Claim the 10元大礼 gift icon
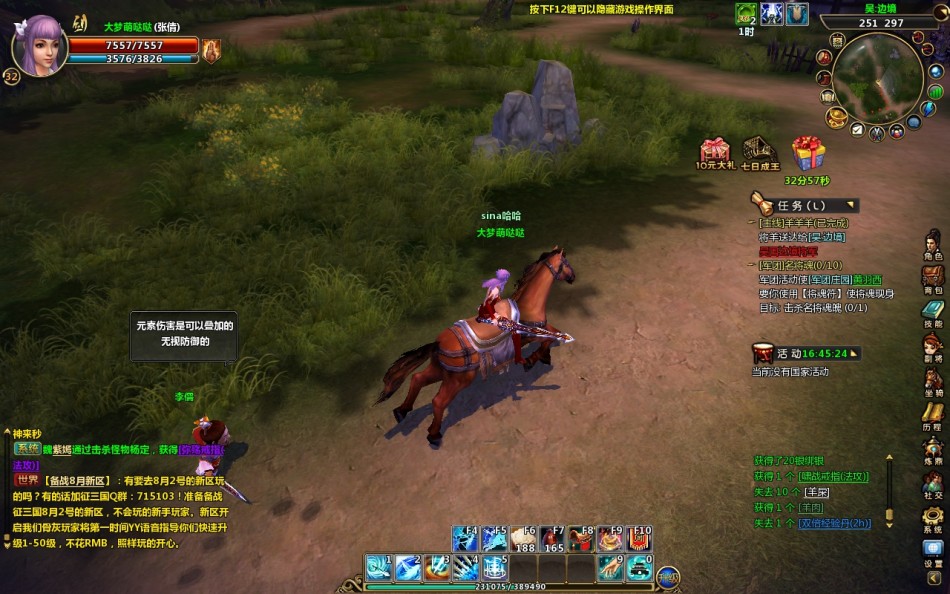Viewport: 950px width, 594px height. (715, 151)
